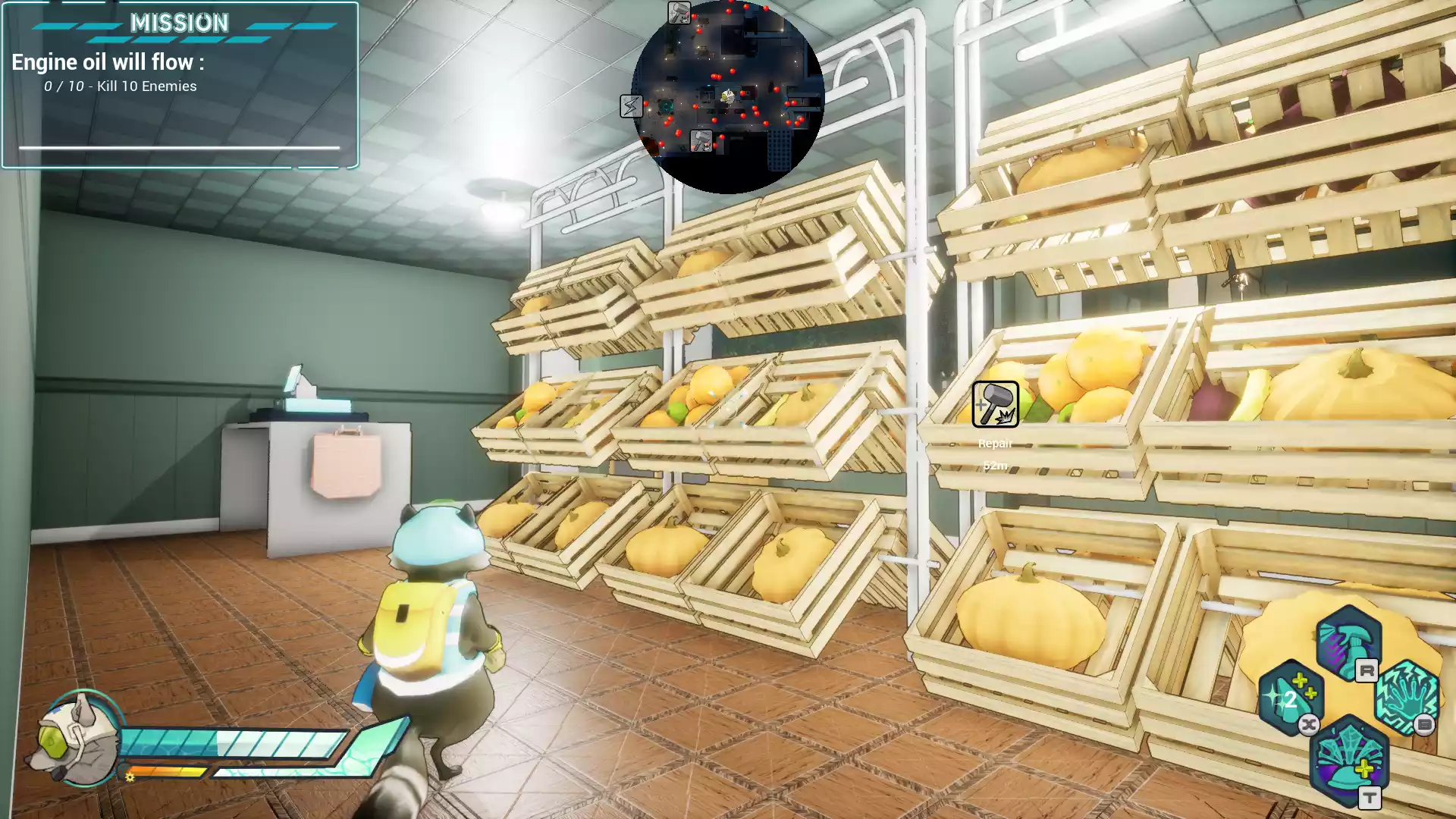Open the Mission objective tracker panel
The height and width of the screenshot is (819, 1456).
click(180, 84)
